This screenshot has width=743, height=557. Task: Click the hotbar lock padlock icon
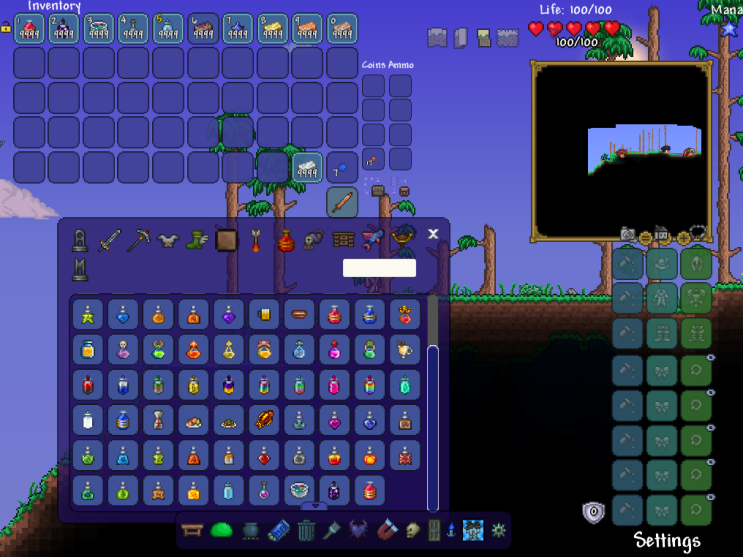(x=6, y=28)
